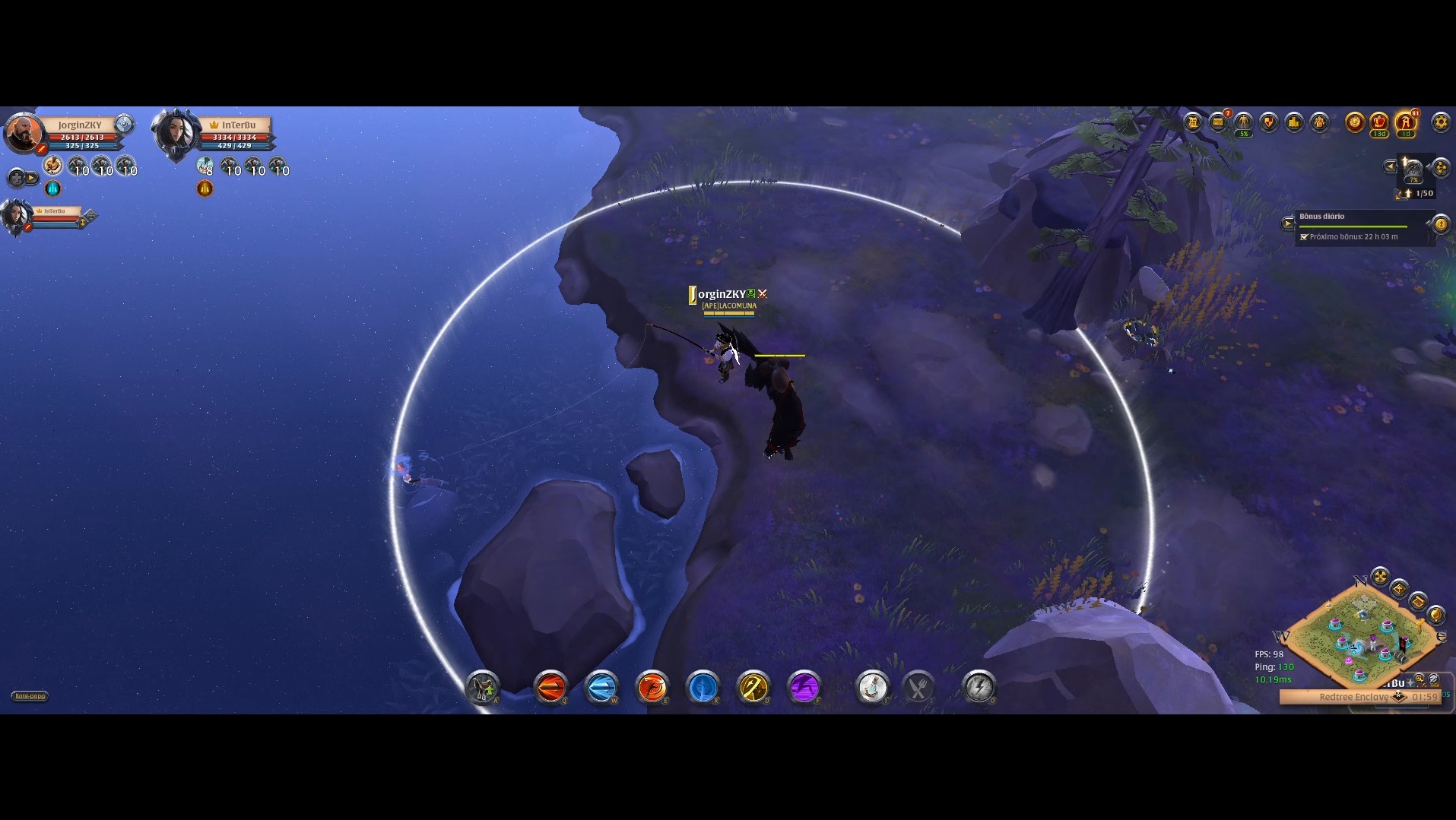This screenshot has height=820, width=1456.
Task: Select the fork and knife food slot
Action: [x=918, y=688]
